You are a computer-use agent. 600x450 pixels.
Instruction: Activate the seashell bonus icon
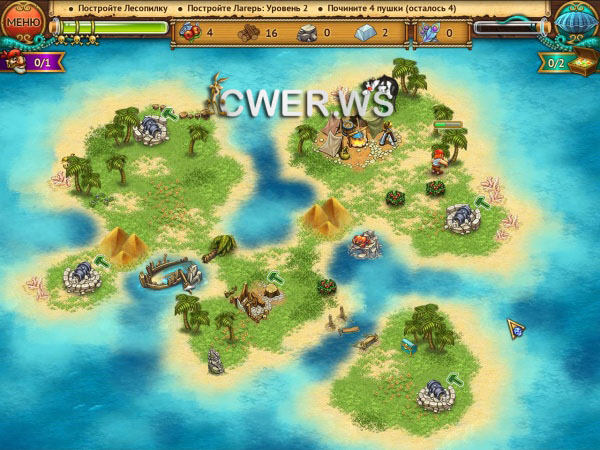click(574, 20)
